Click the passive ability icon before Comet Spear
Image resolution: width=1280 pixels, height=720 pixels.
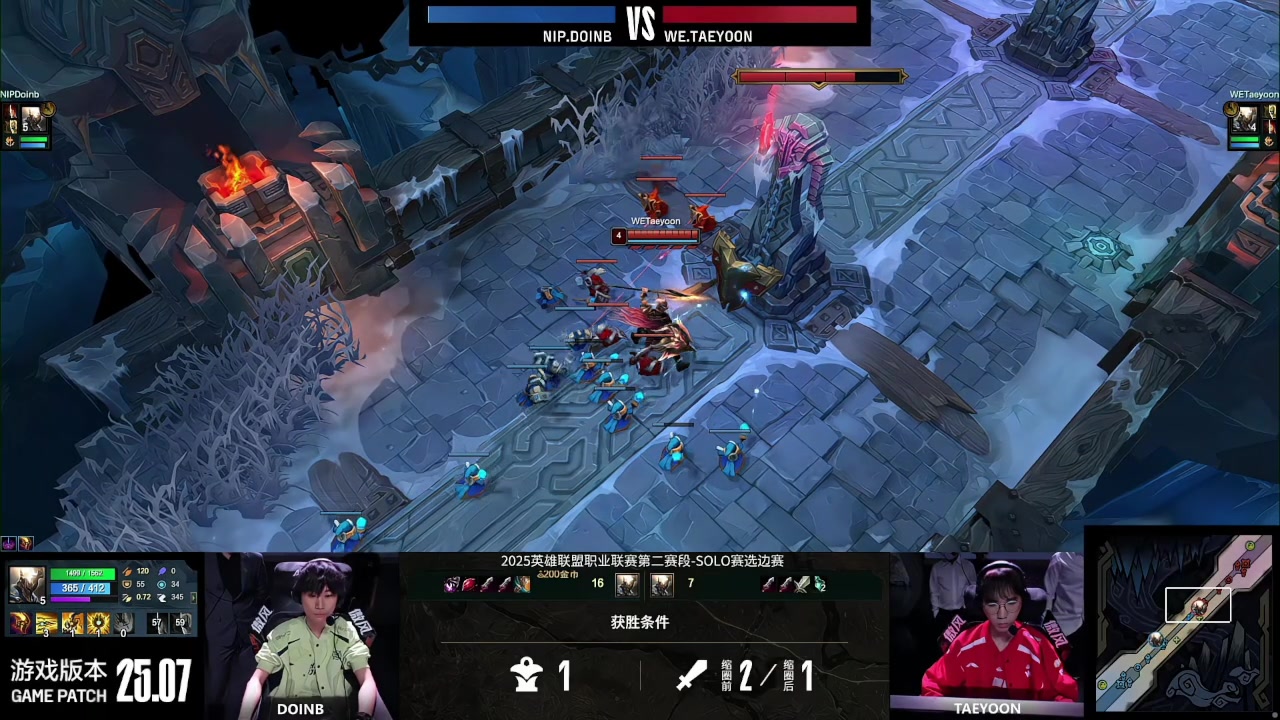coord(19,625)
